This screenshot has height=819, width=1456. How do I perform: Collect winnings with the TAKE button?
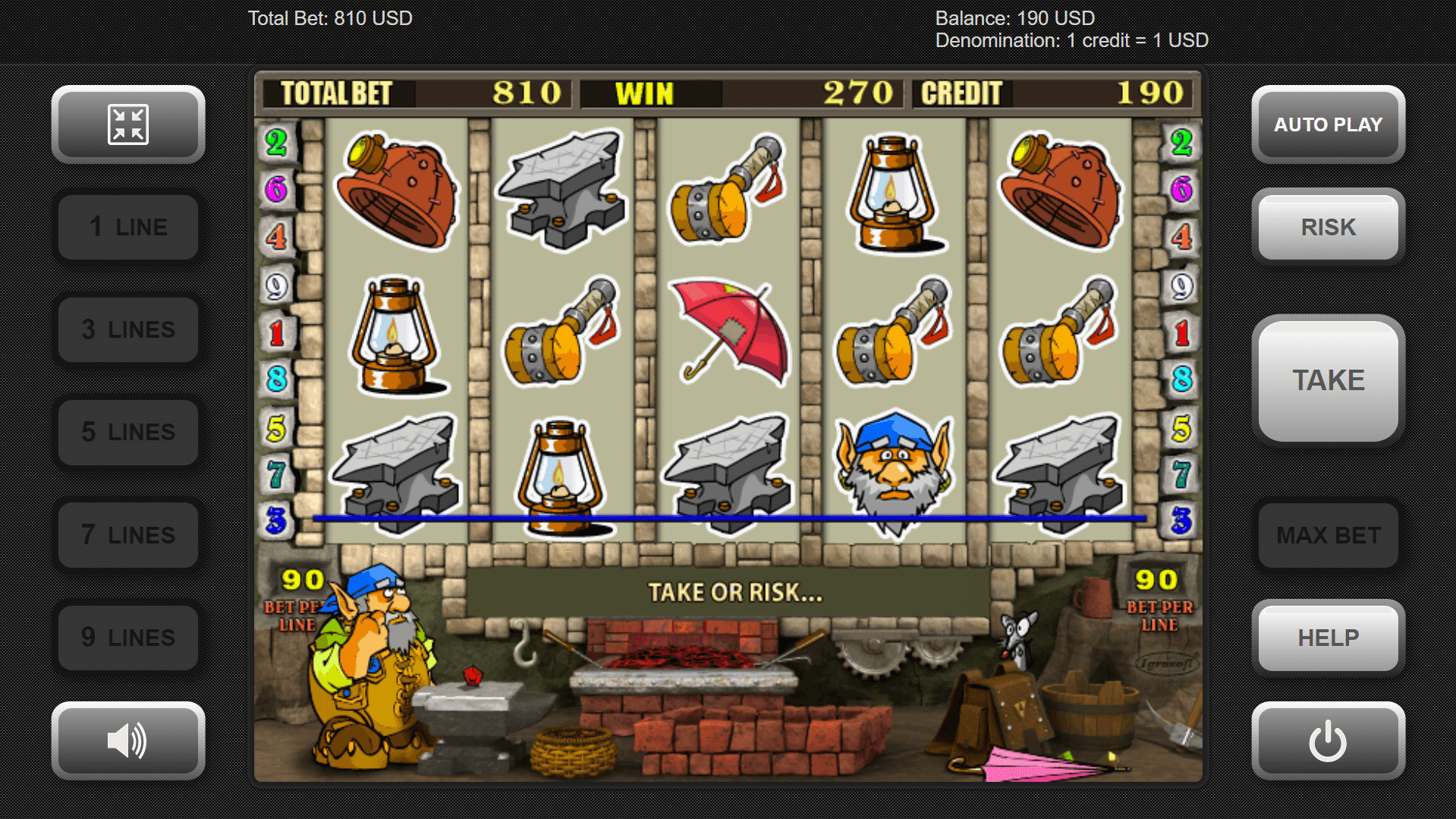coord(1328,380)
